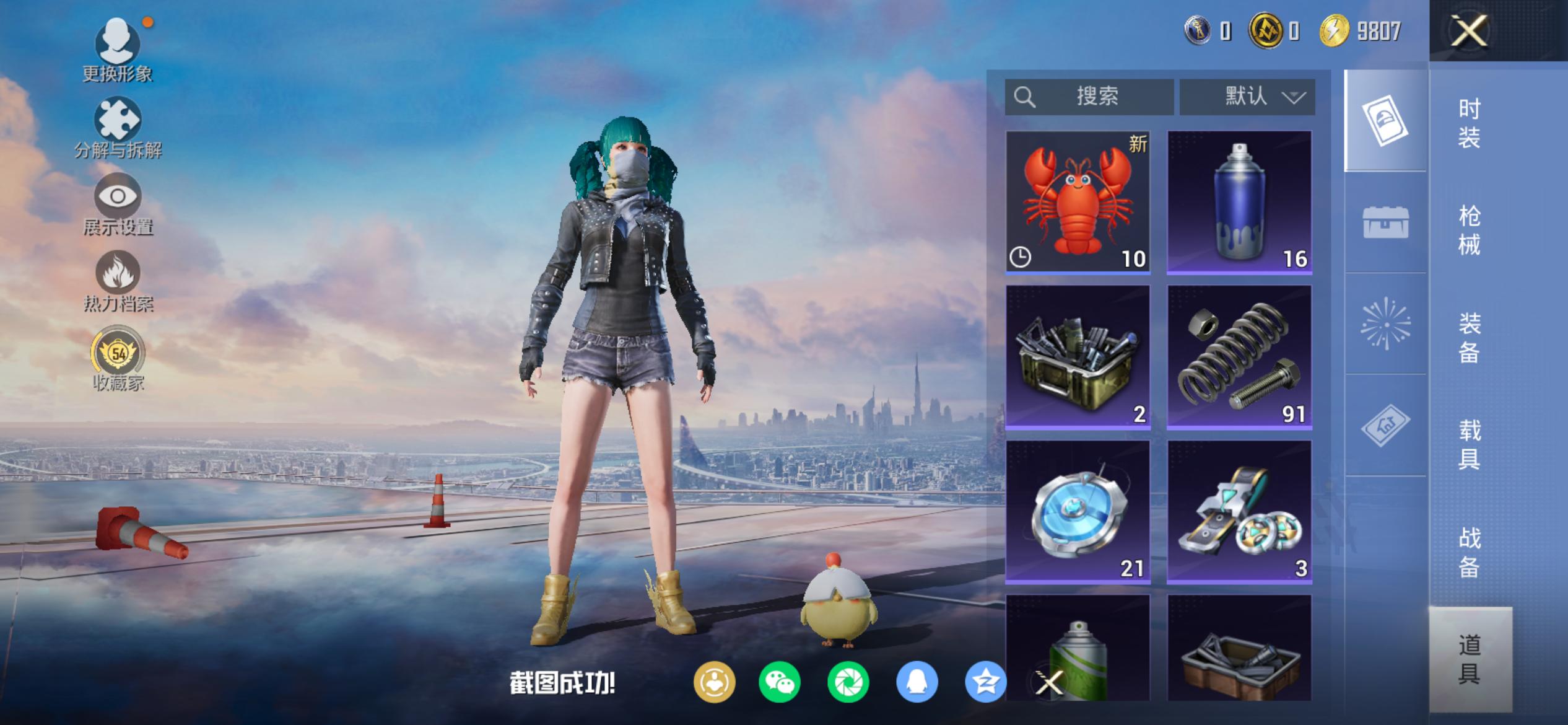The width and height of the screenshot is (1568, 725).
Task: Choose the spring and bolt parts item
Action: pyautogui.click(x=1239, y=357)
